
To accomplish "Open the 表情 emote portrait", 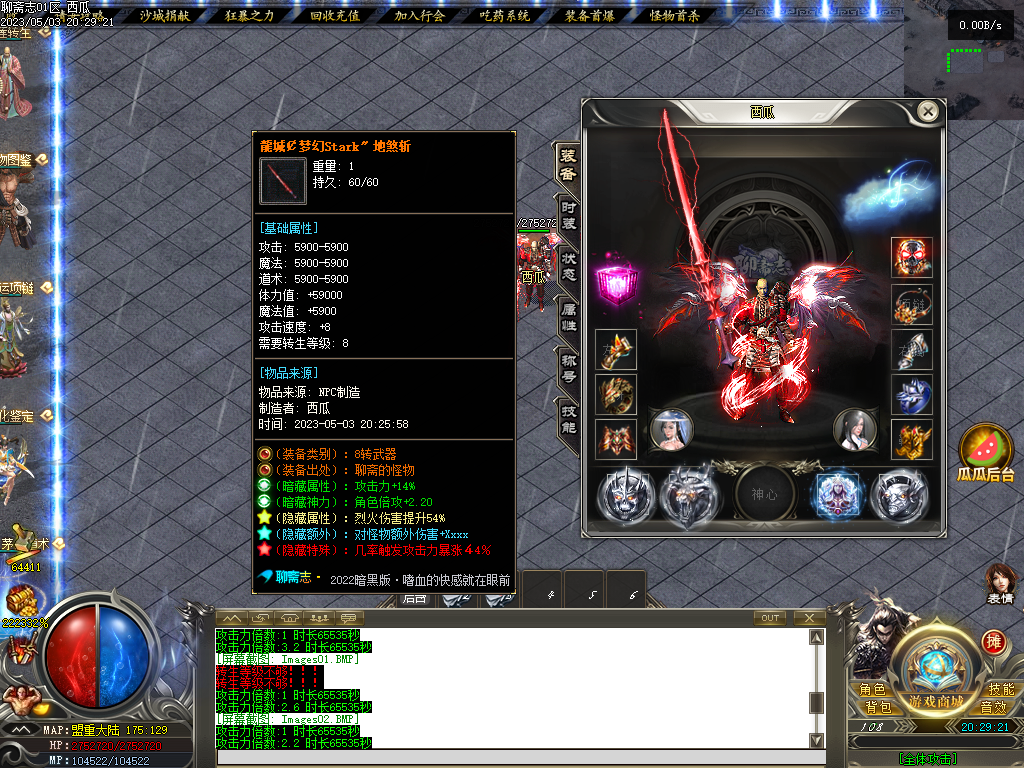I will 1000,585.
